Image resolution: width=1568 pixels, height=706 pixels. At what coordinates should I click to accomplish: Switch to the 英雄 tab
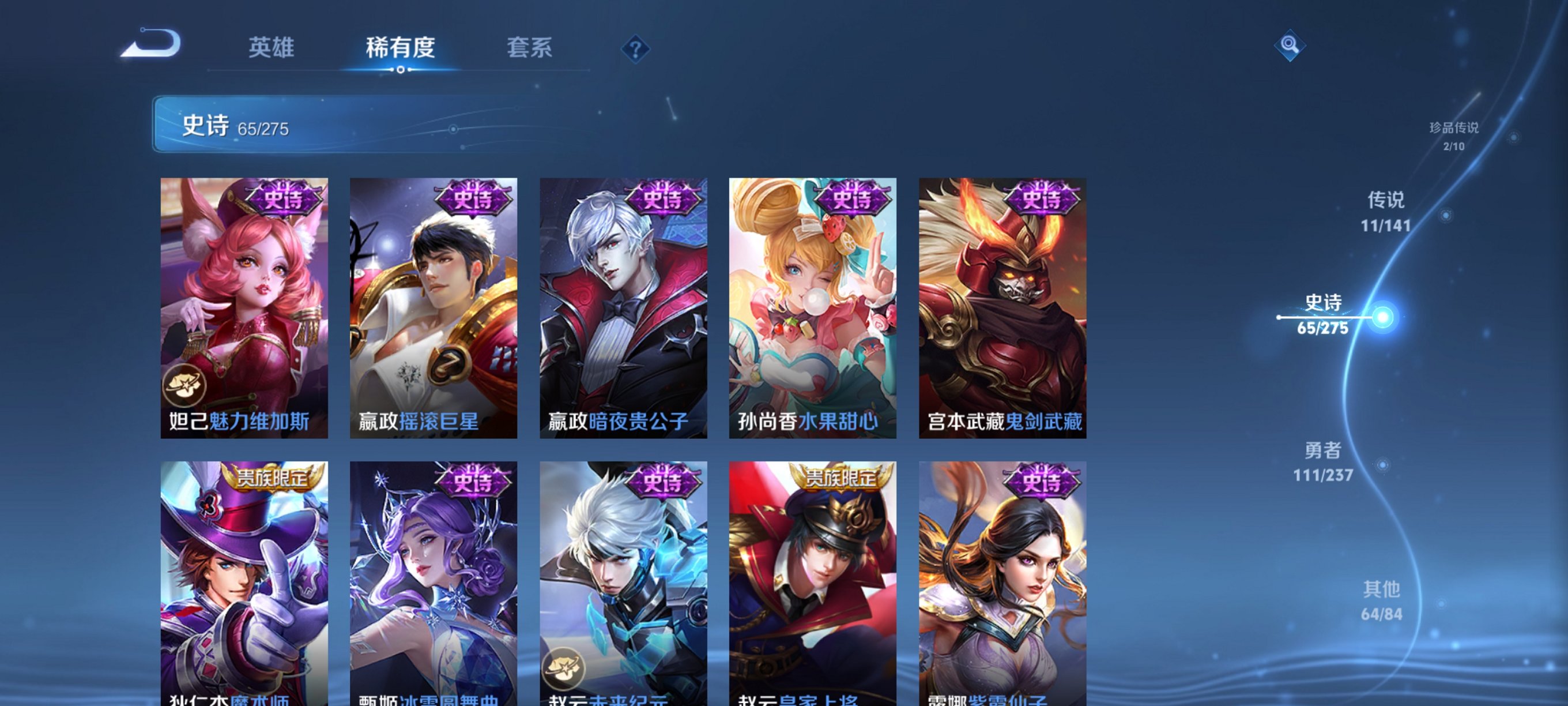[x=270, y=48]
